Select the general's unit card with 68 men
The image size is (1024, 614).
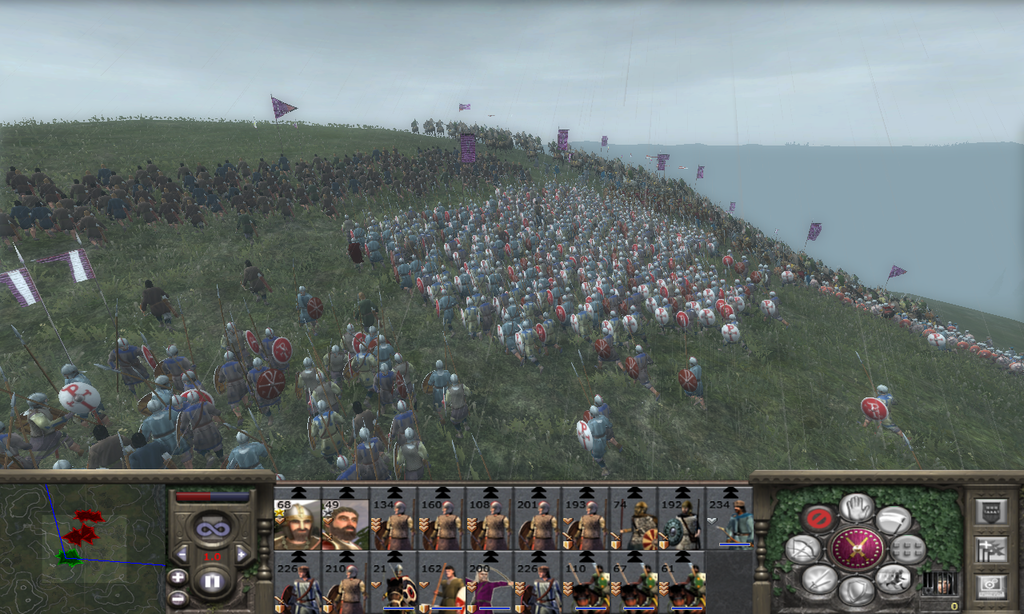tap(297, 519)
